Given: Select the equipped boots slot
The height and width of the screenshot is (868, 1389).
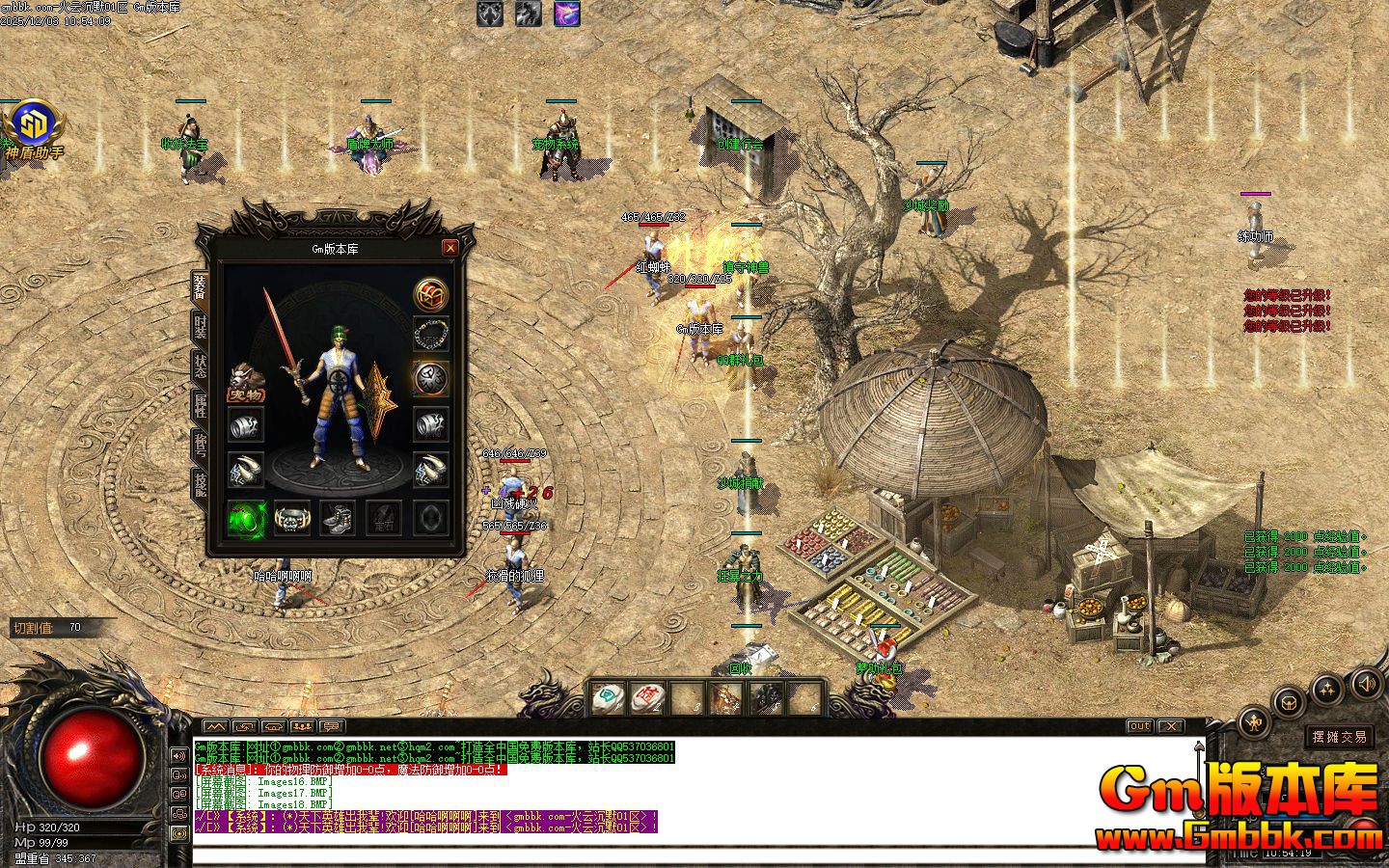Looking at the screenshot, I should (x=338, y=518).
